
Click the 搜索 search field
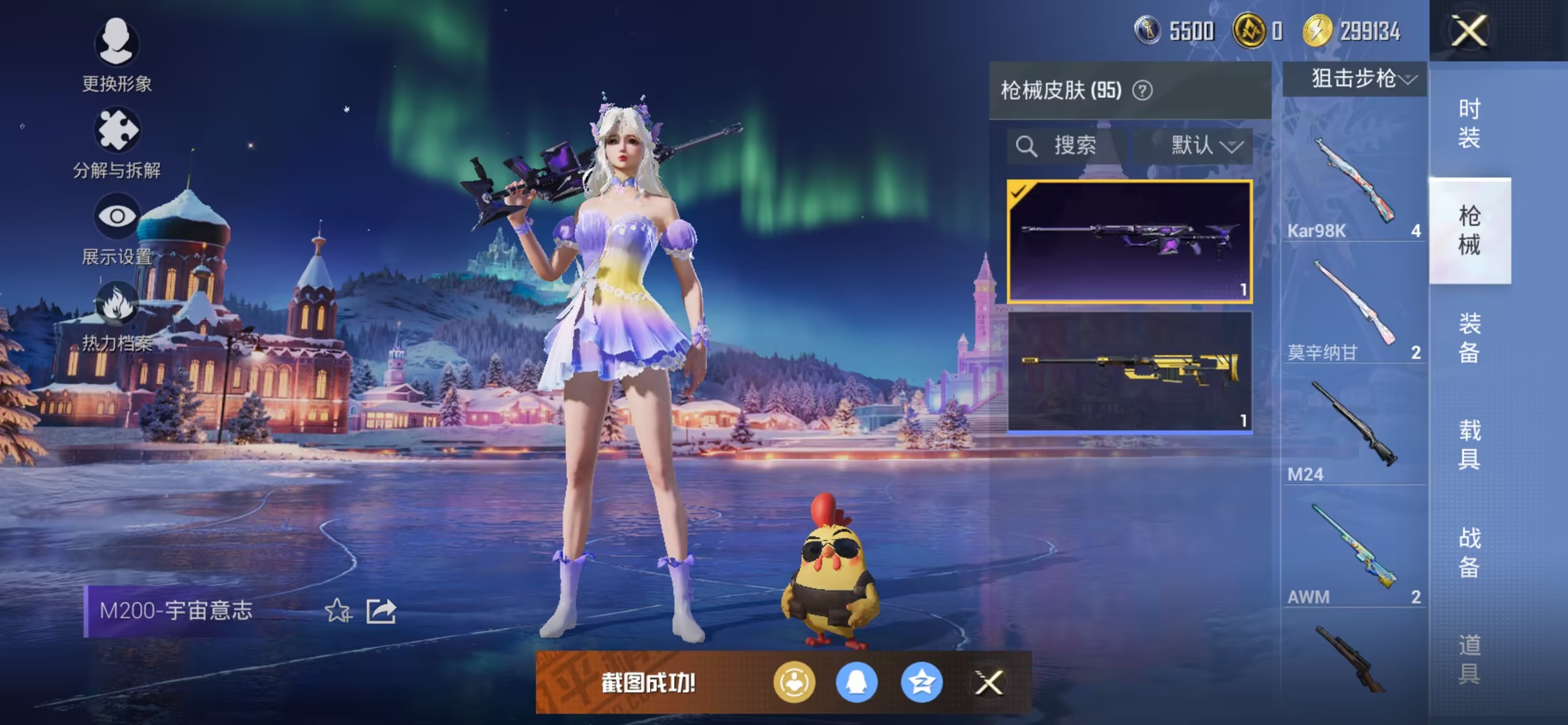pyautogui.click(x=1060, y=146)
